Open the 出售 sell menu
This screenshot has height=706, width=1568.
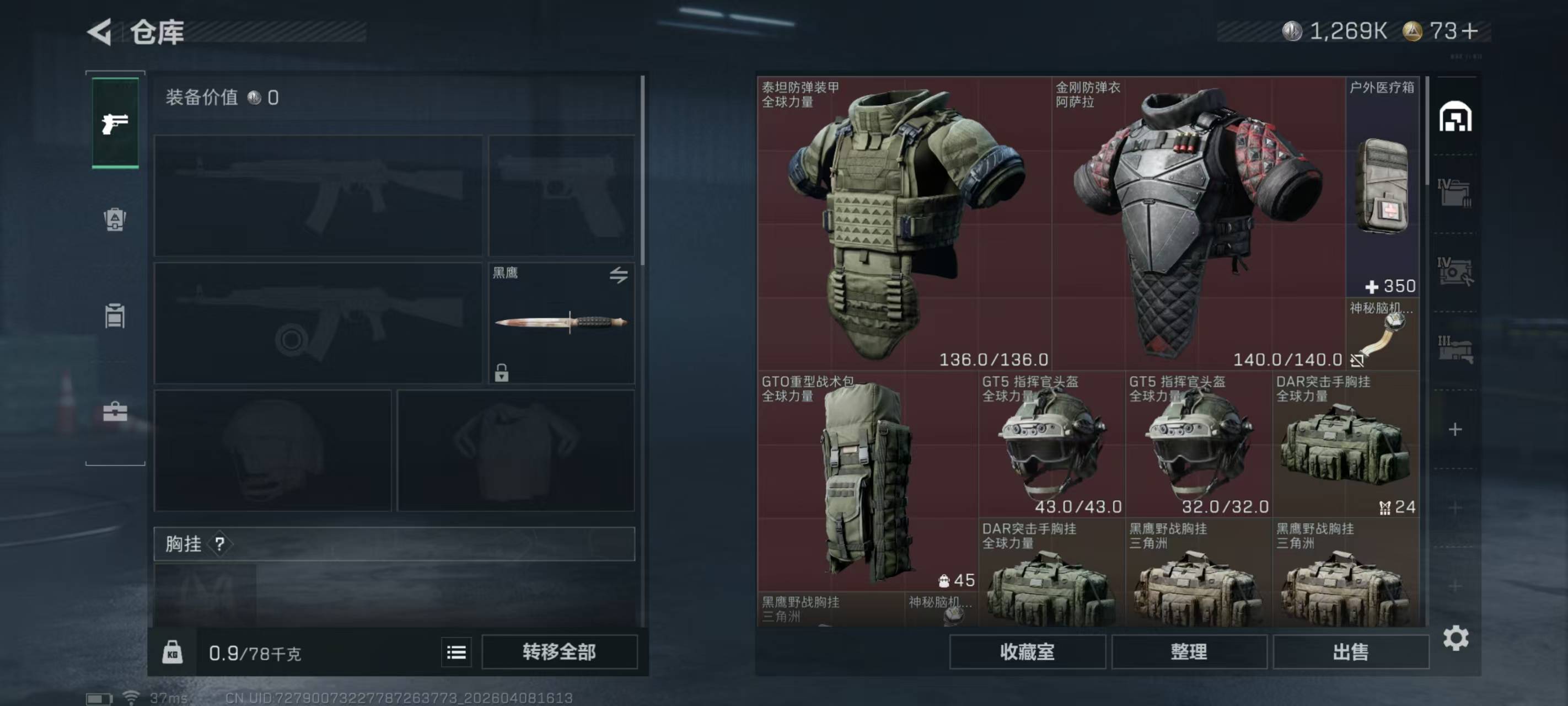(x=1350, y=652)
